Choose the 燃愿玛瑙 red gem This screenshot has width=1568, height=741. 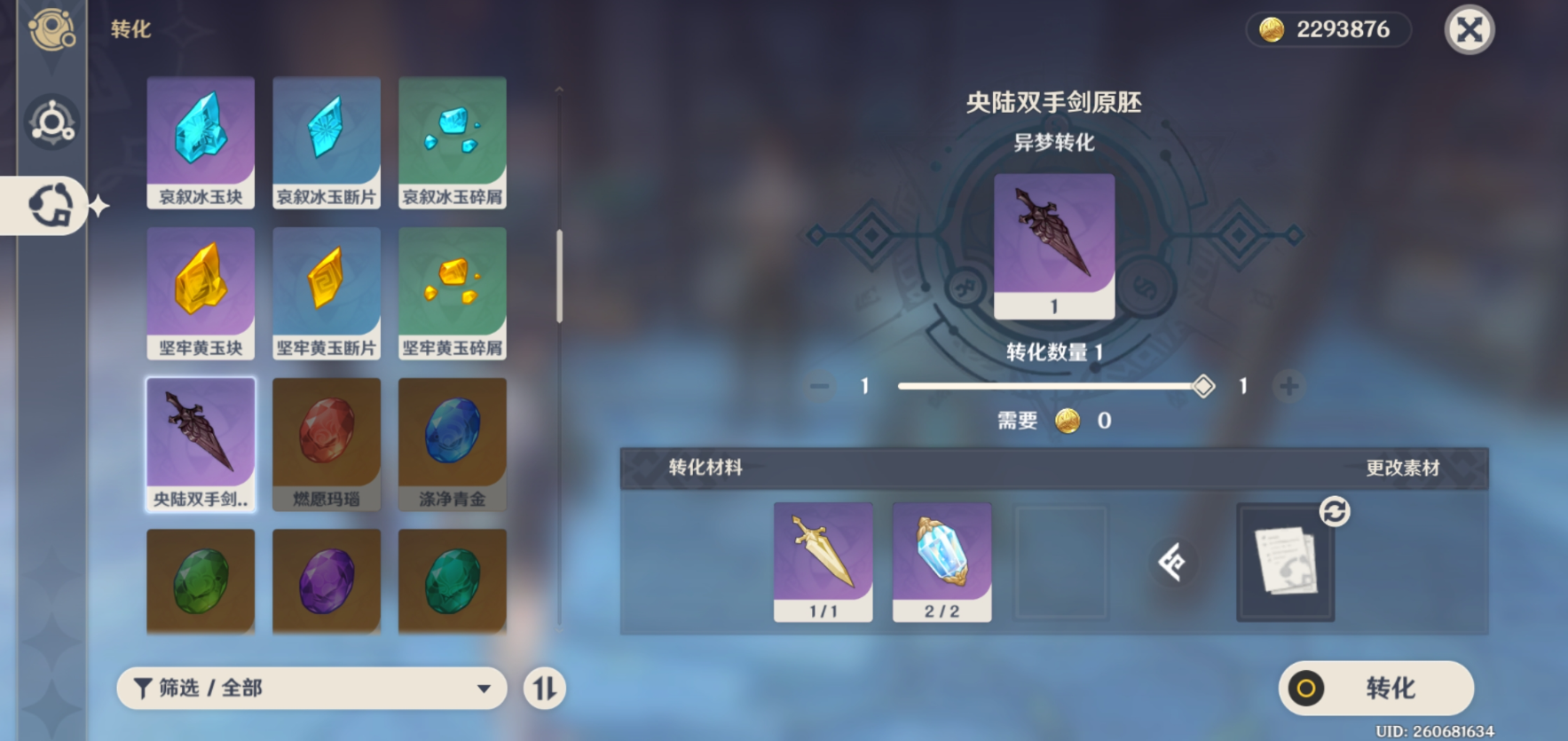coord(327,444)
